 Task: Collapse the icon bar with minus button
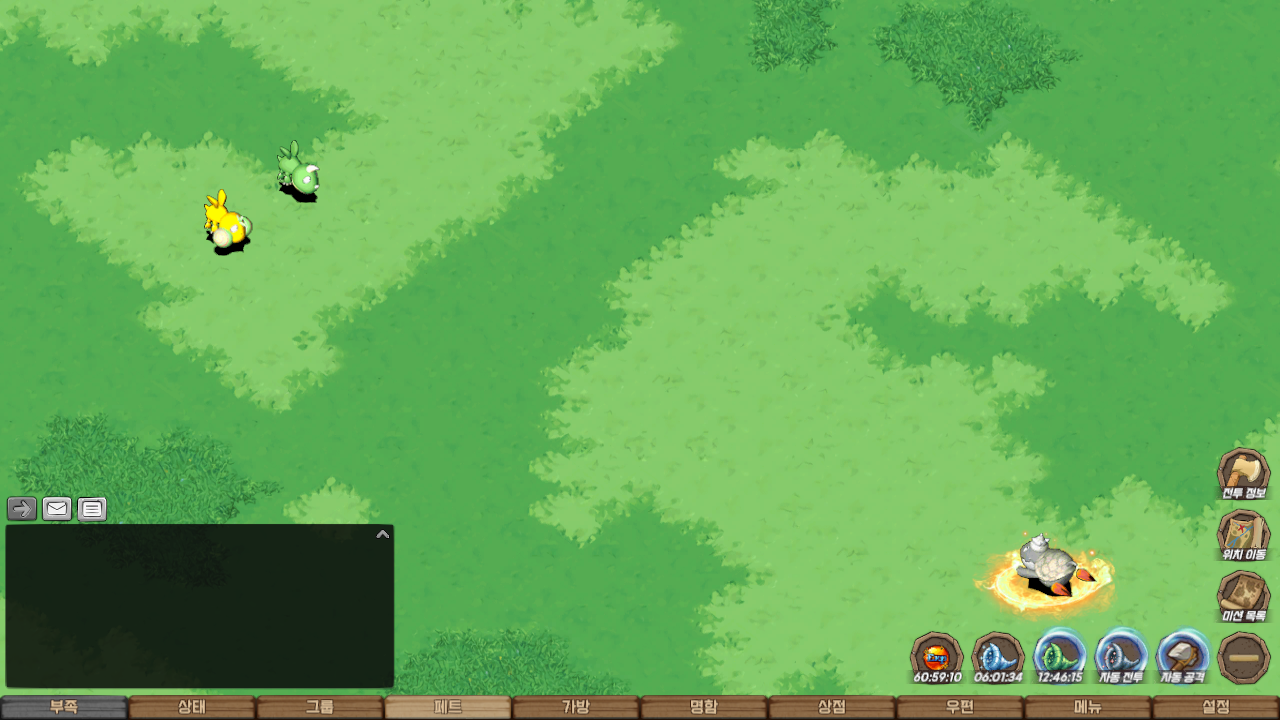click(x=1245, y=657)
